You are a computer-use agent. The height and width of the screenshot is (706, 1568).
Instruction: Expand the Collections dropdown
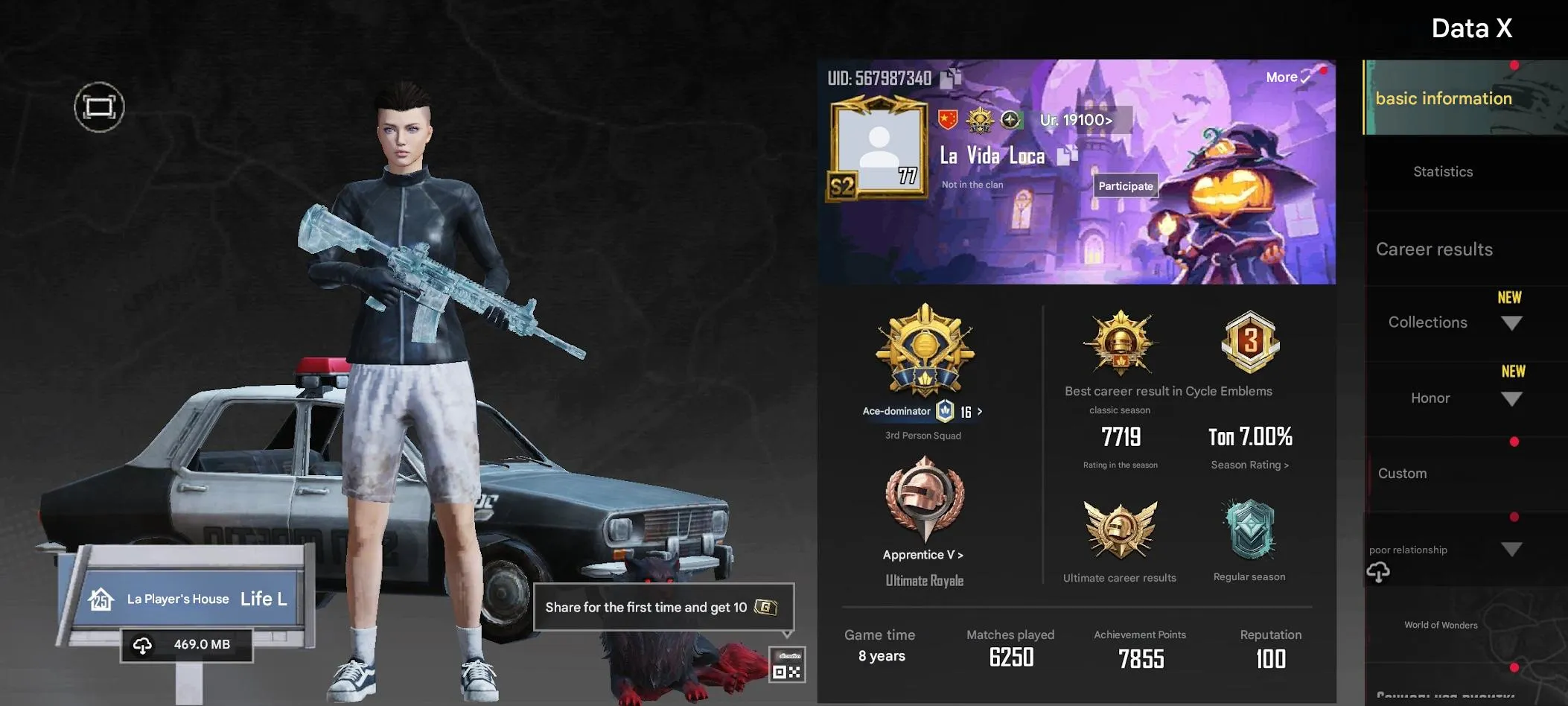click(x=1512, y=322)
